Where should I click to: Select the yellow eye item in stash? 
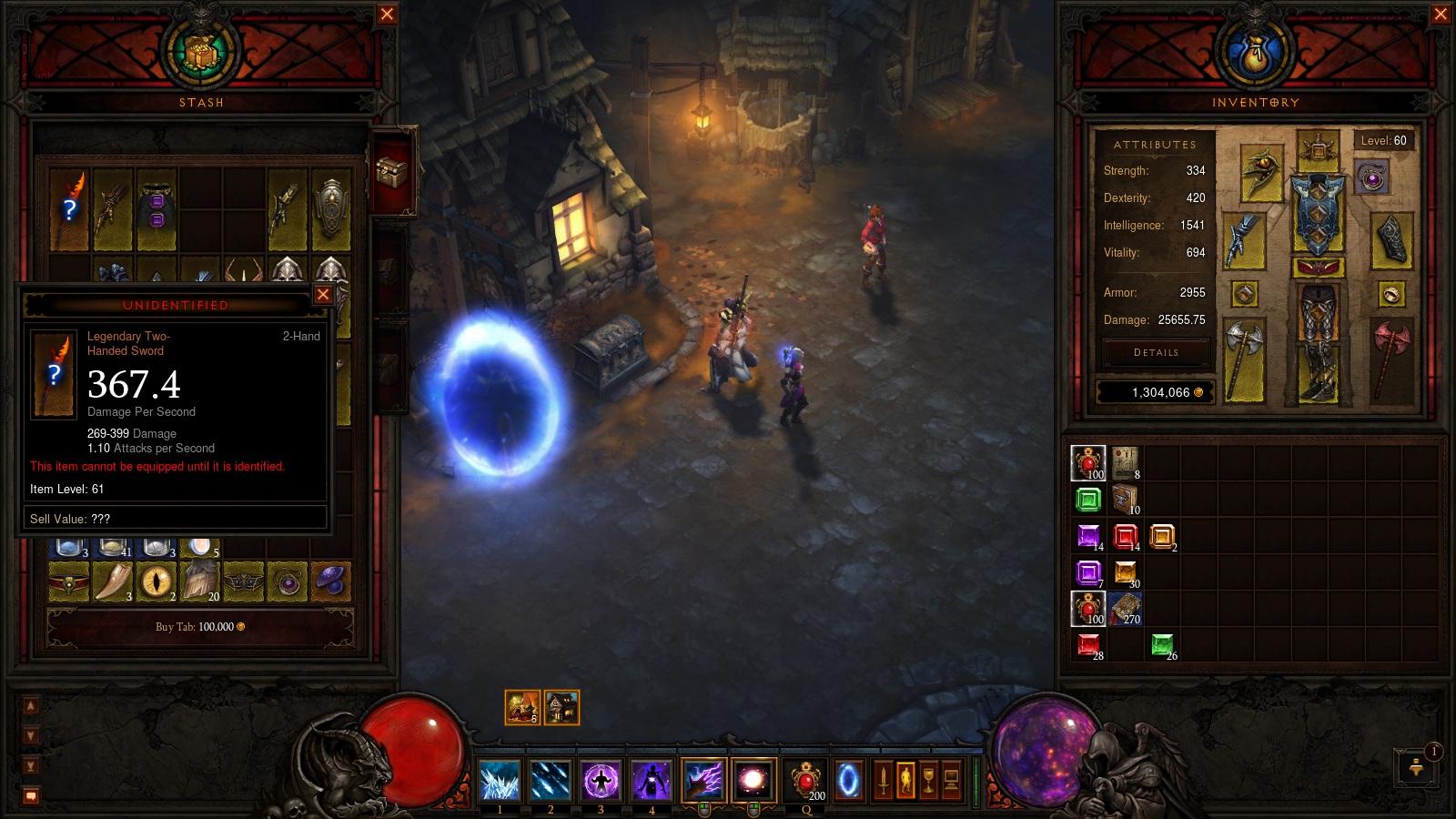157,581
